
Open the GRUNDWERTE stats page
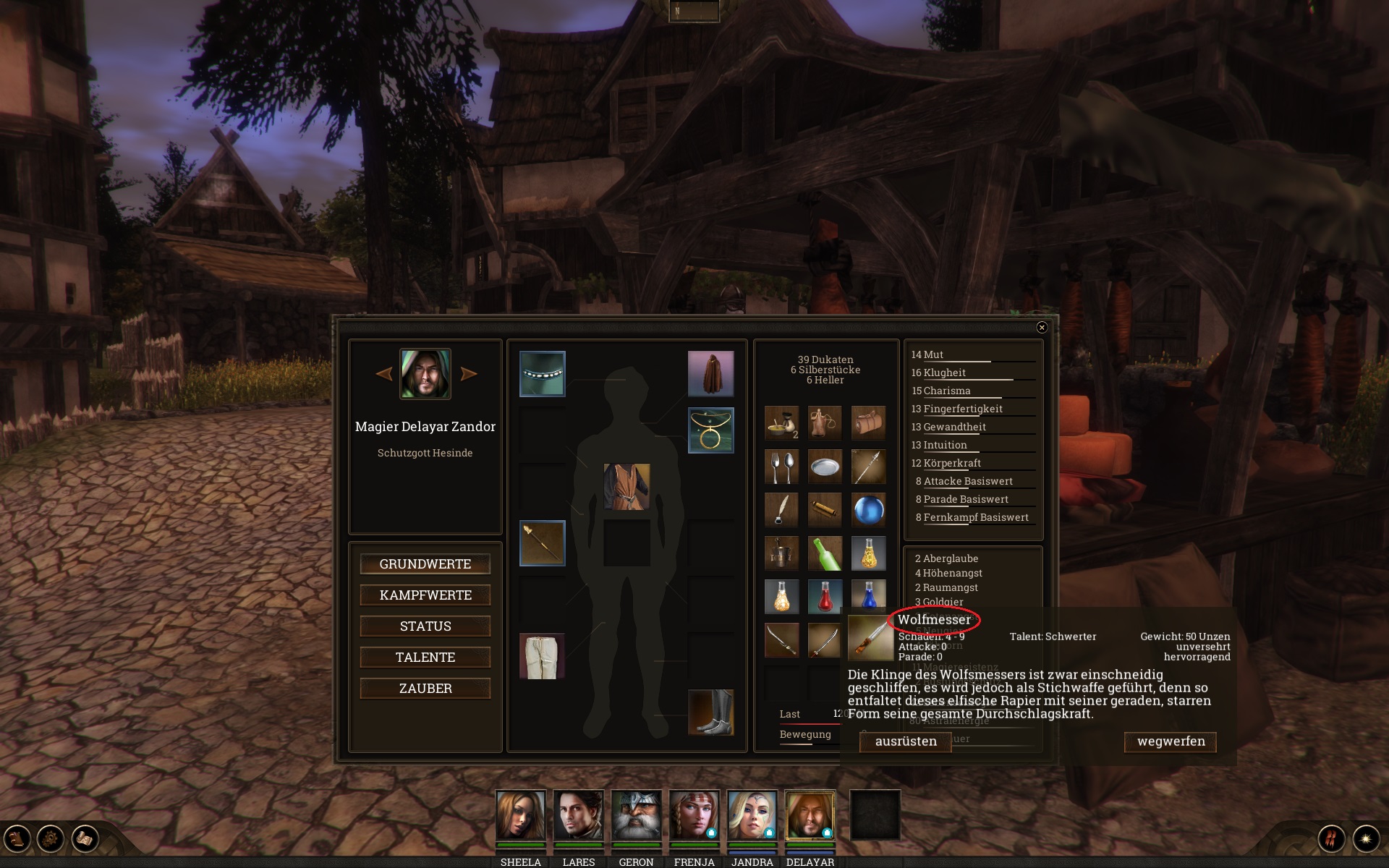[425, 564]
